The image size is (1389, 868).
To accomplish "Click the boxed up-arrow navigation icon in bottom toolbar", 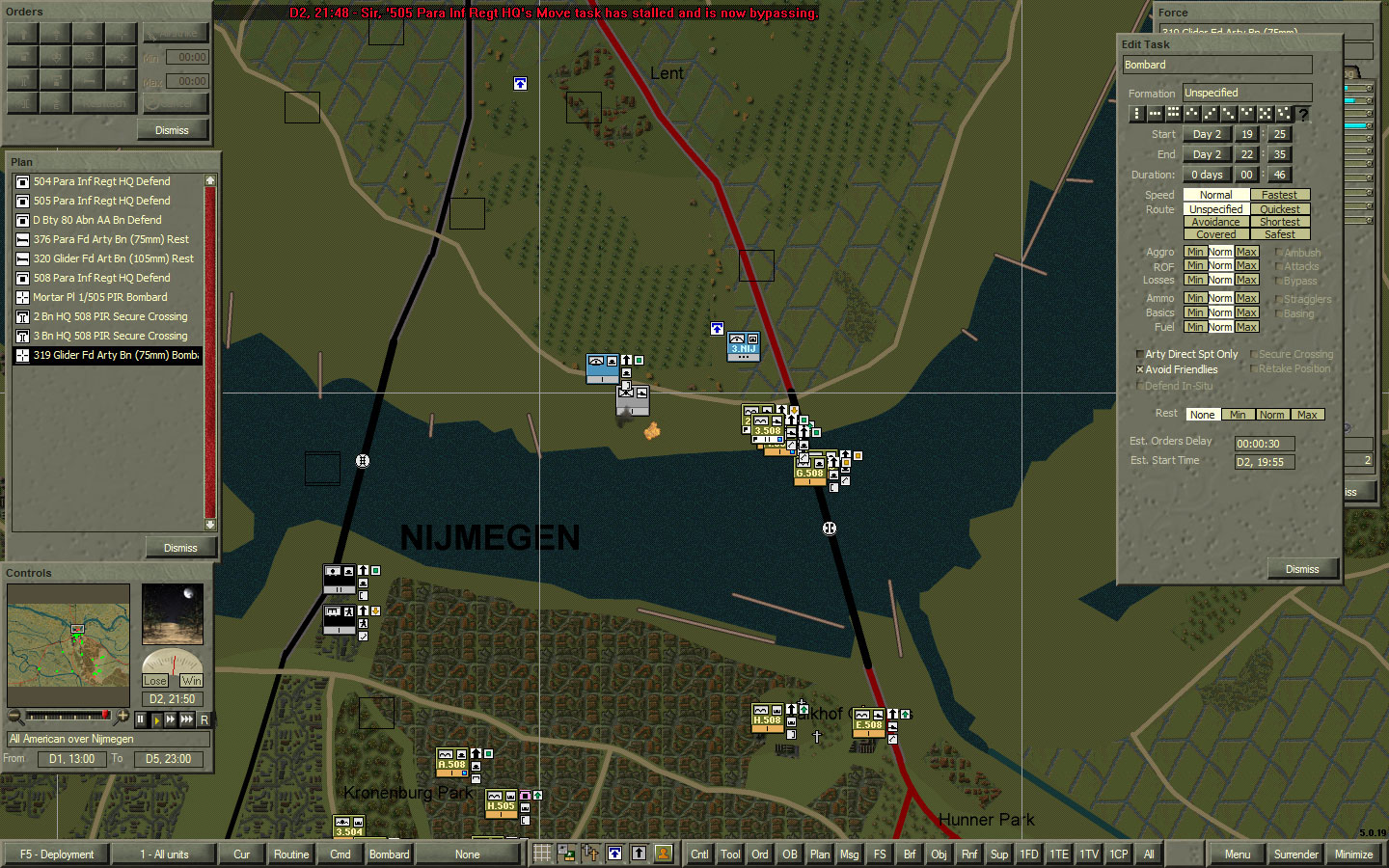I will pos(614,854).
